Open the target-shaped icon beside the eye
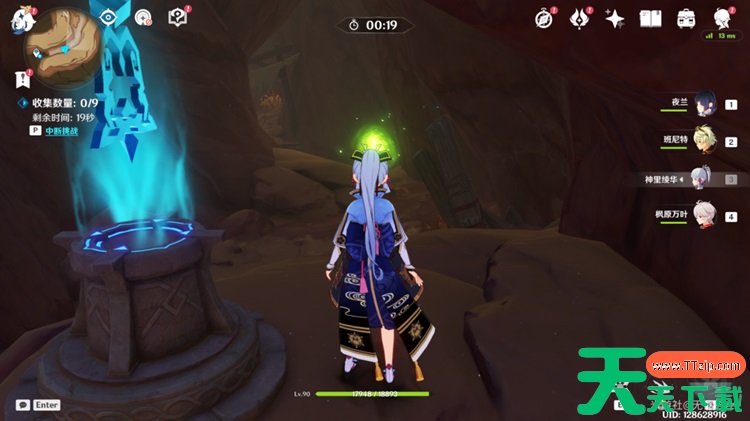The image size is (750, 421). click(144, 18)
